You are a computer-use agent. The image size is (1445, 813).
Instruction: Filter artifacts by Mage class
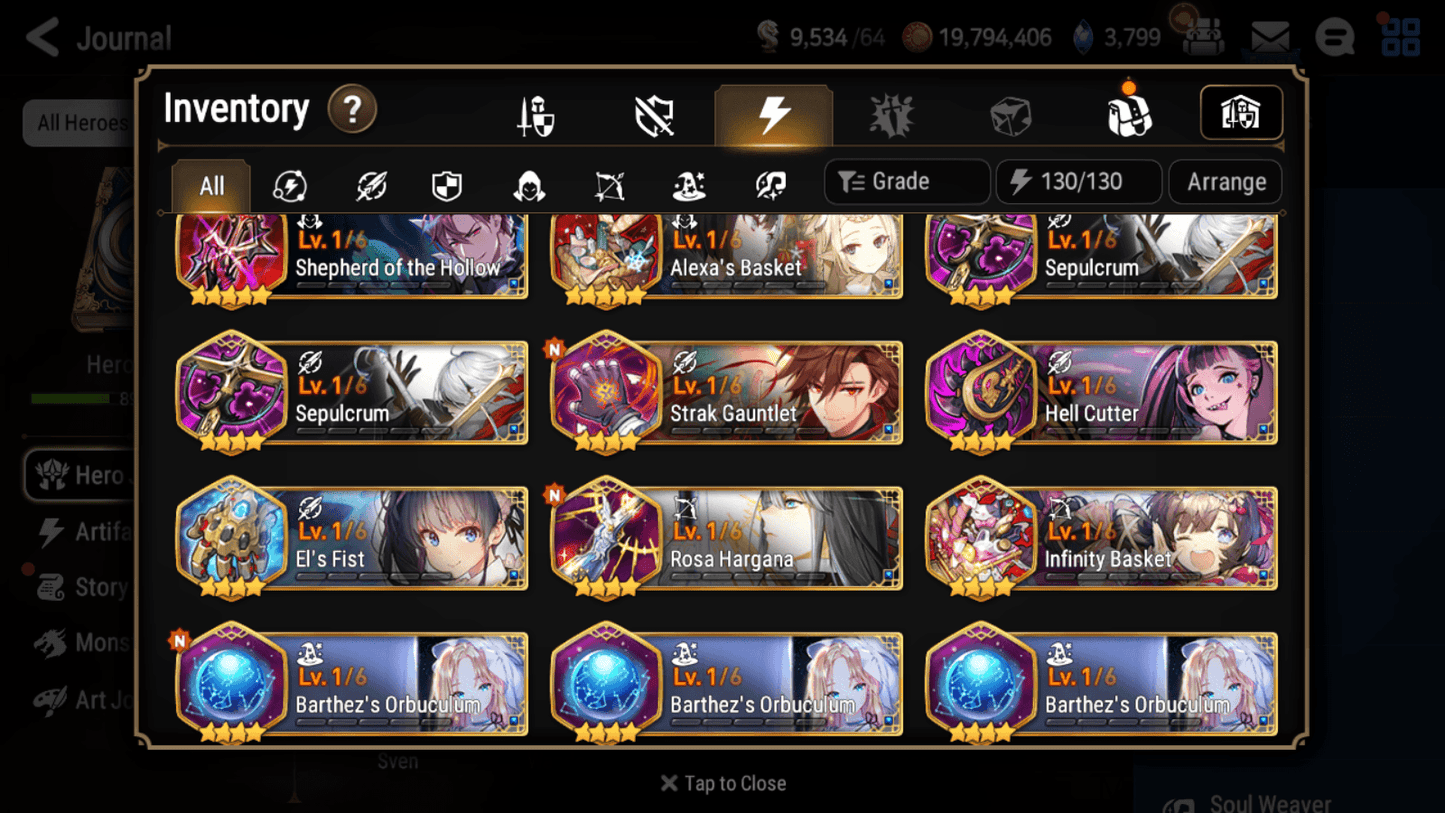688,182
